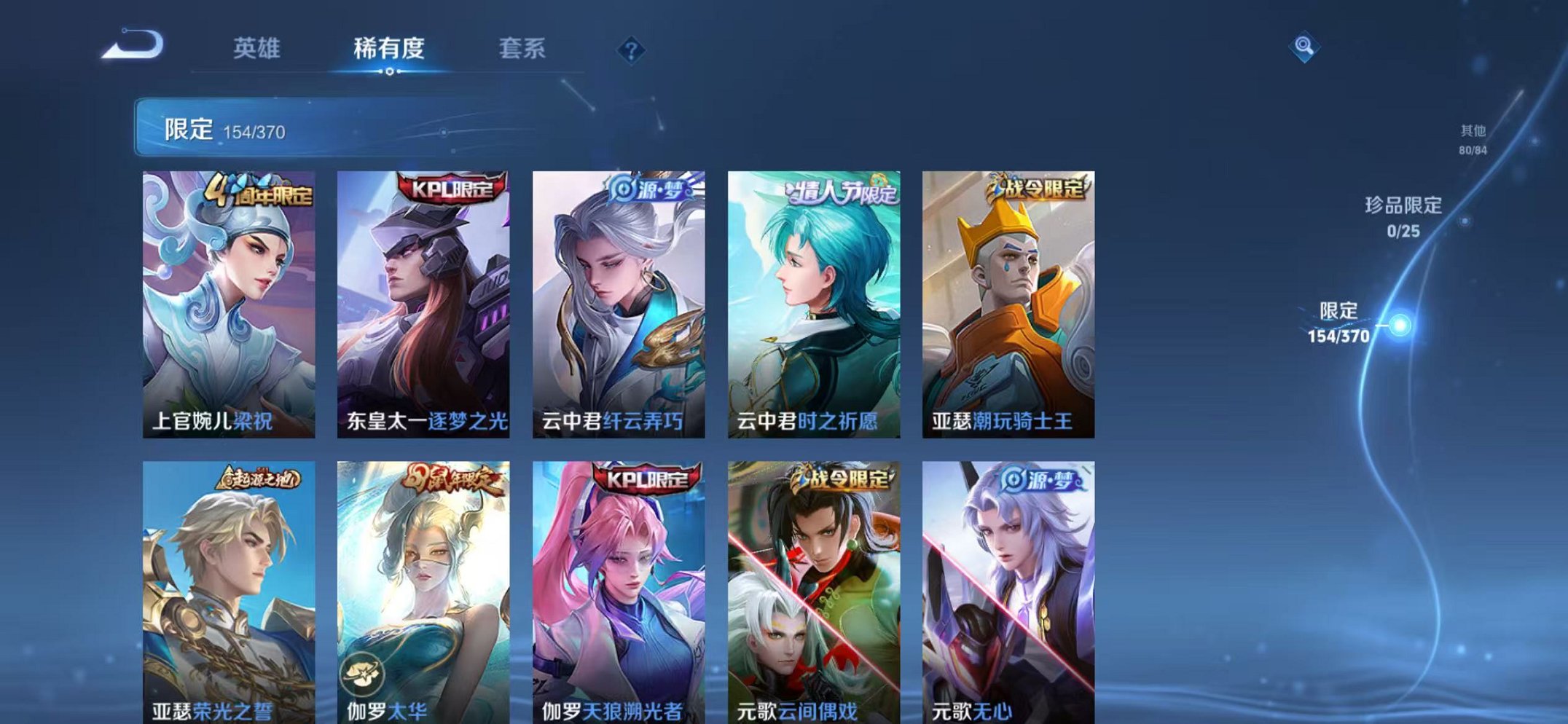Screen dimensions: 1568x724
Task: Click the 情人节限定 badge on 云中君时之祈愿
Action: coord(842,188)
